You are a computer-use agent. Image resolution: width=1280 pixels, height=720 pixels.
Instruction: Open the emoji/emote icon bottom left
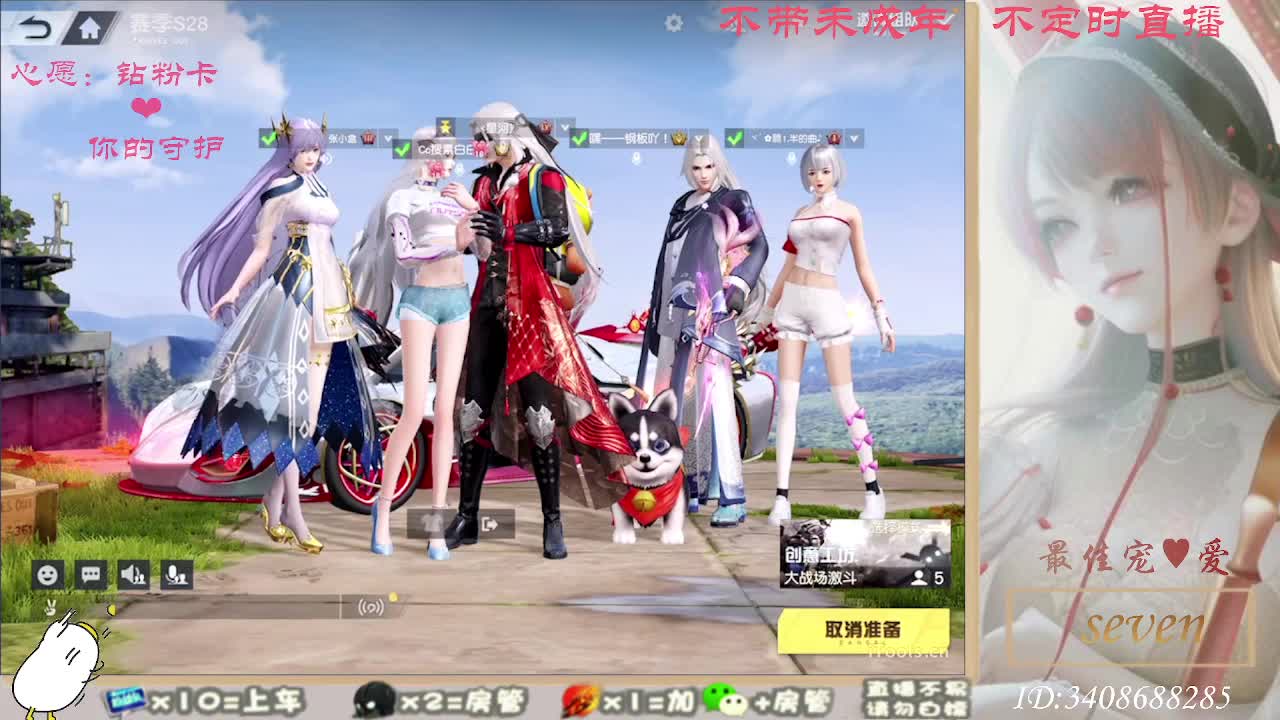tap(47, 574)
